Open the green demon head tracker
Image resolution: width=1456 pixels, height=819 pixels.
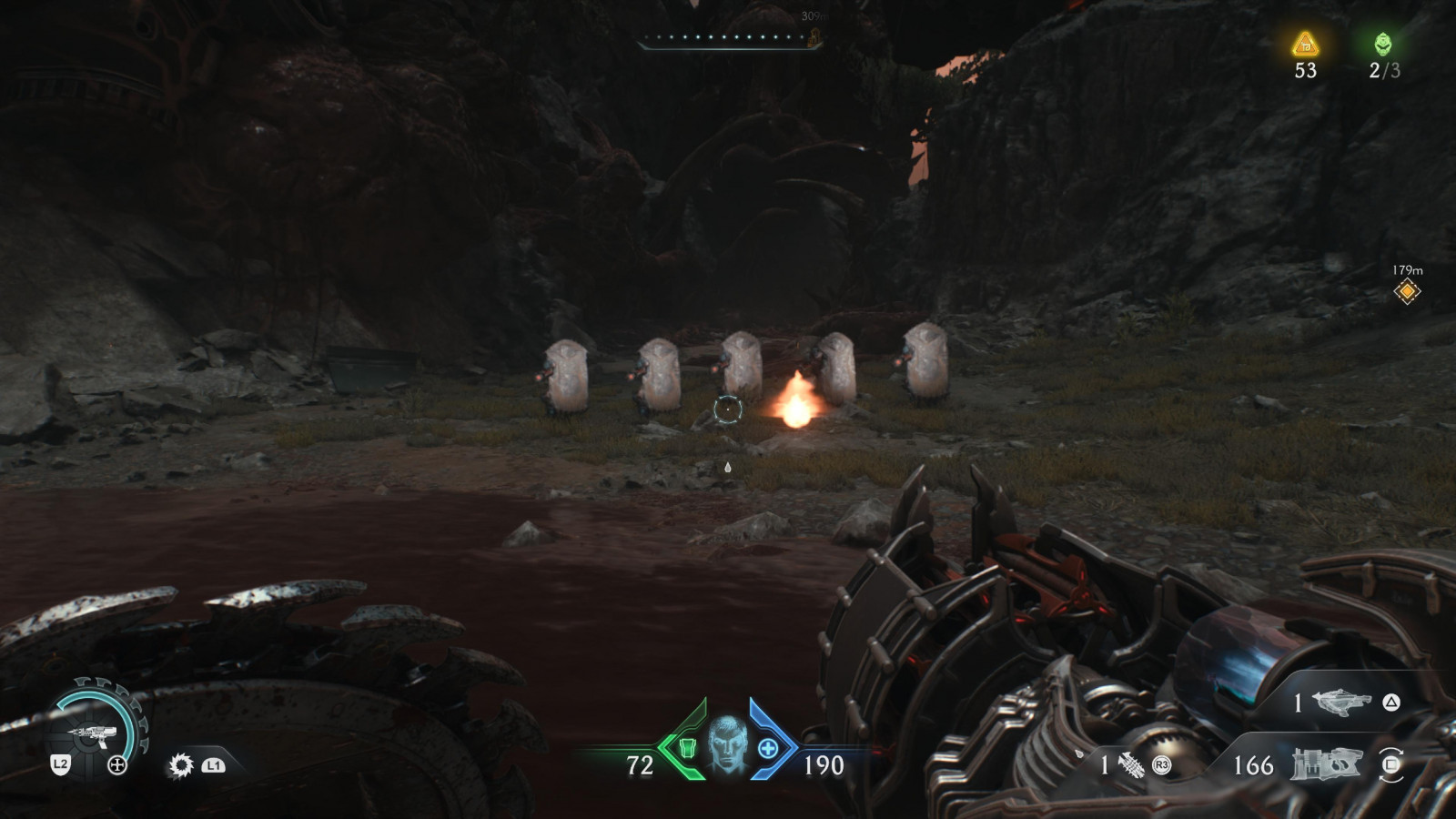(1383, 44)
